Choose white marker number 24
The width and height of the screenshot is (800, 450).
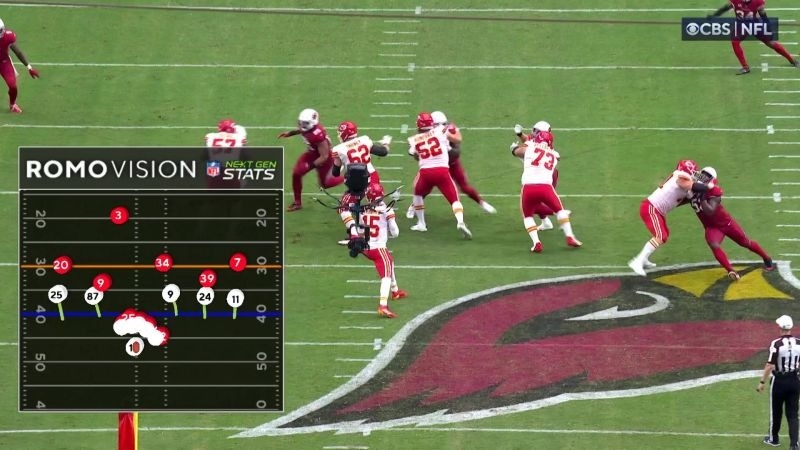click(x=205, y=295)
